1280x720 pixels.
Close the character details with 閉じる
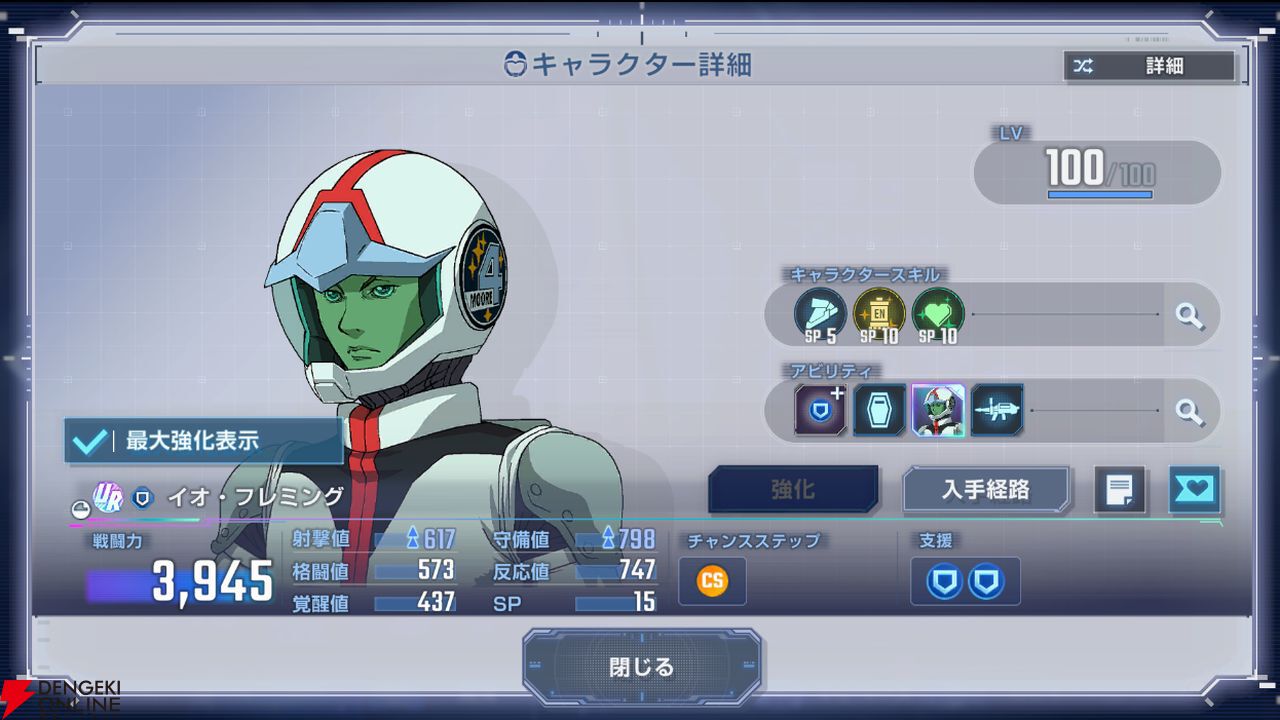641,667
